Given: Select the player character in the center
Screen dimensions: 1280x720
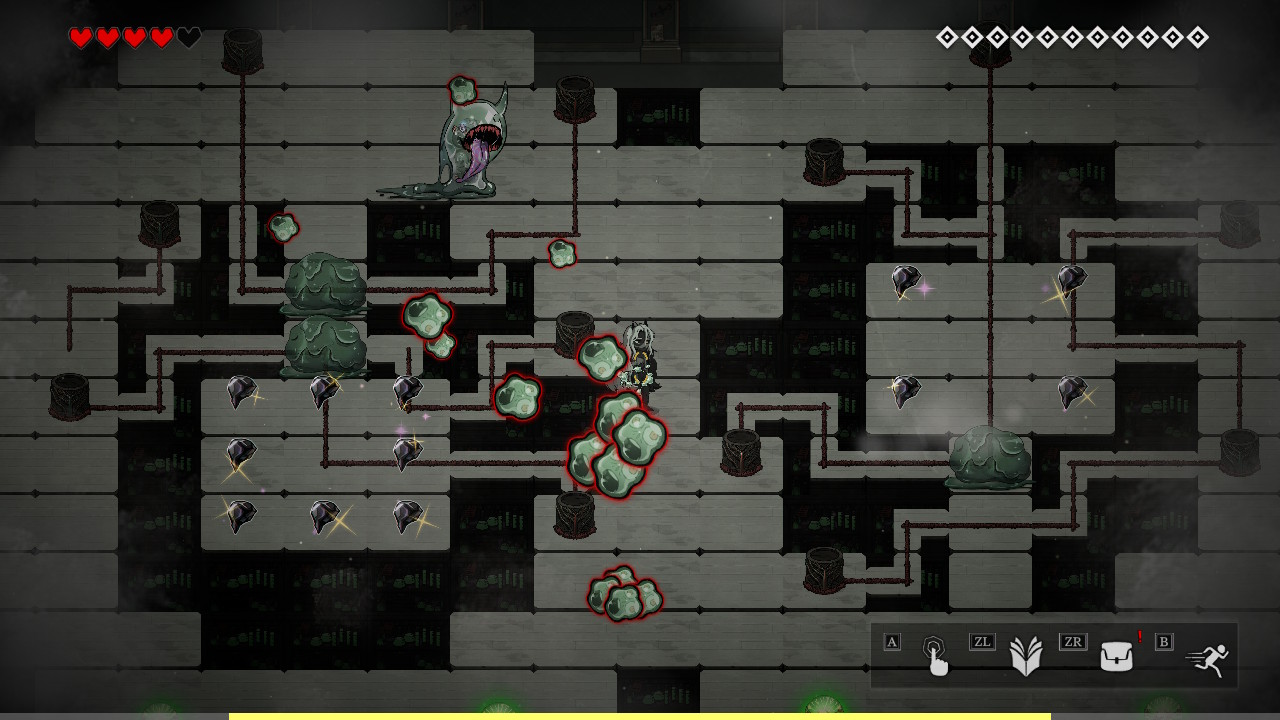Looking at the screenshot, I should coord(641,355).
